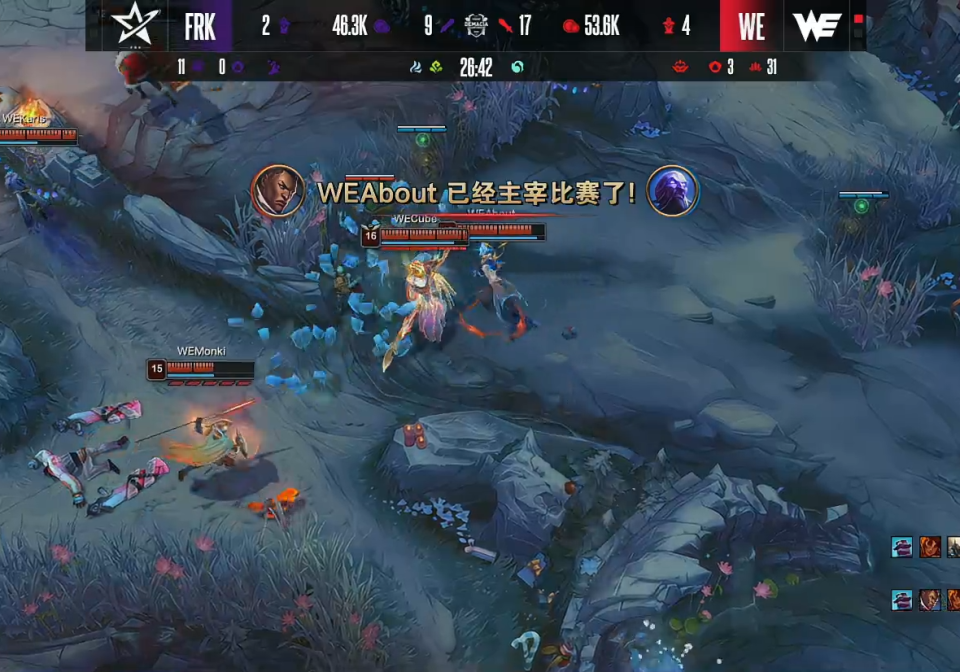
Task: Click the WE team logo
Action: coord(816,26)
